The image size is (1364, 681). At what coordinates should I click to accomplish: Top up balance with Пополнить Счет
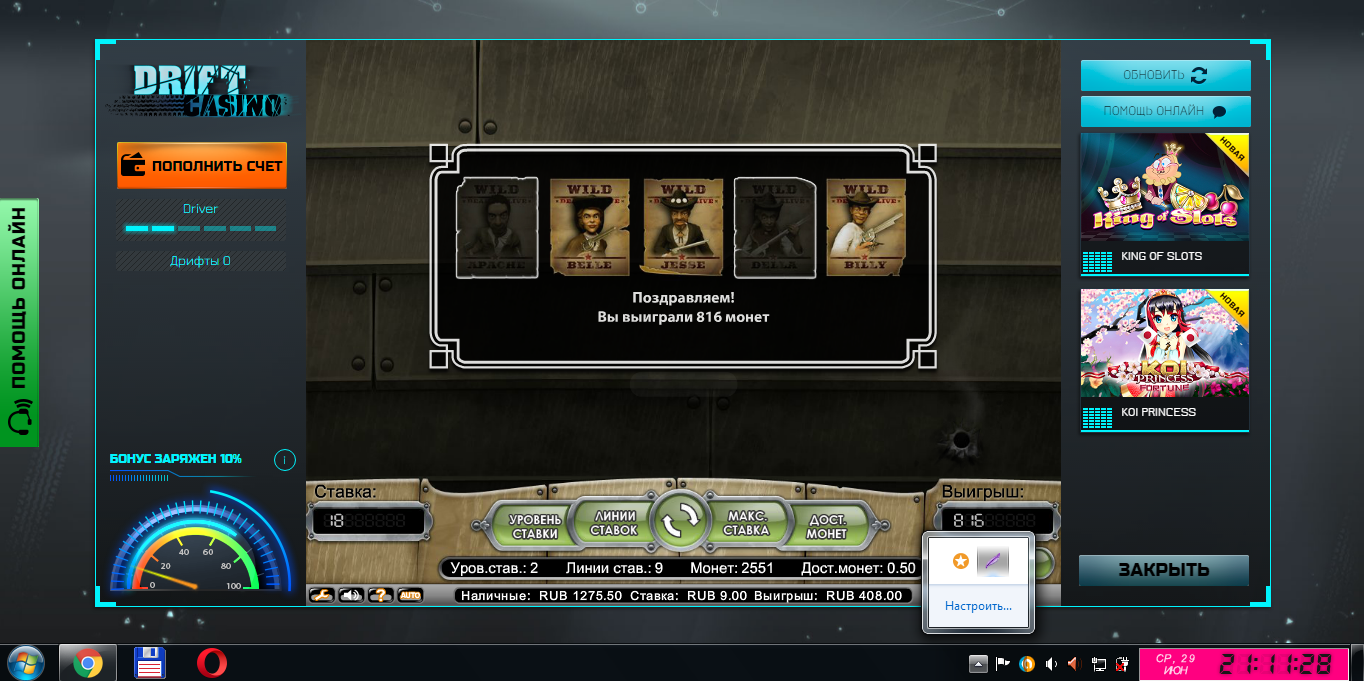202,166
